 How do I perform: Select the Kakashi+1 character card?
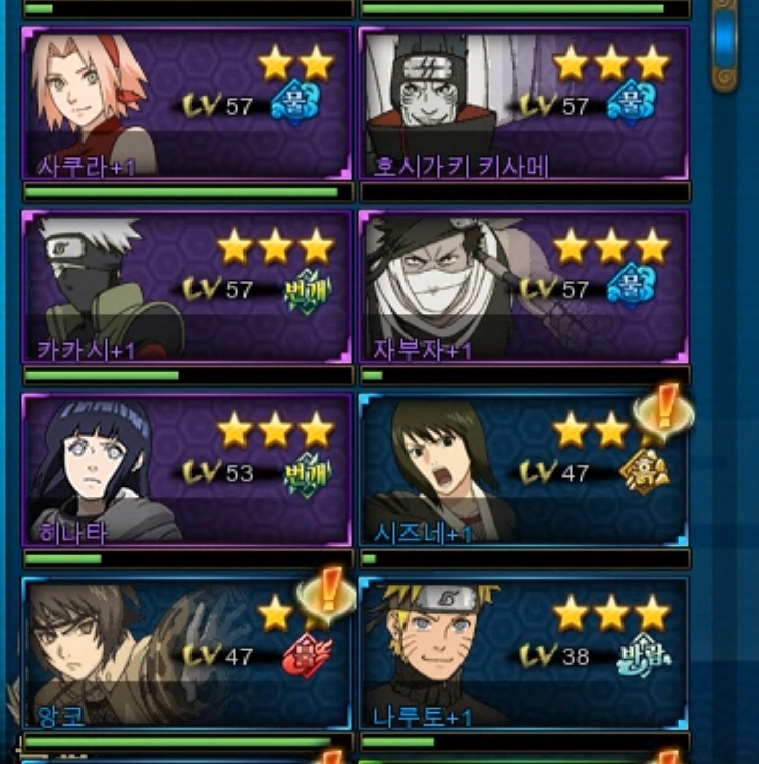pos(187,286)
